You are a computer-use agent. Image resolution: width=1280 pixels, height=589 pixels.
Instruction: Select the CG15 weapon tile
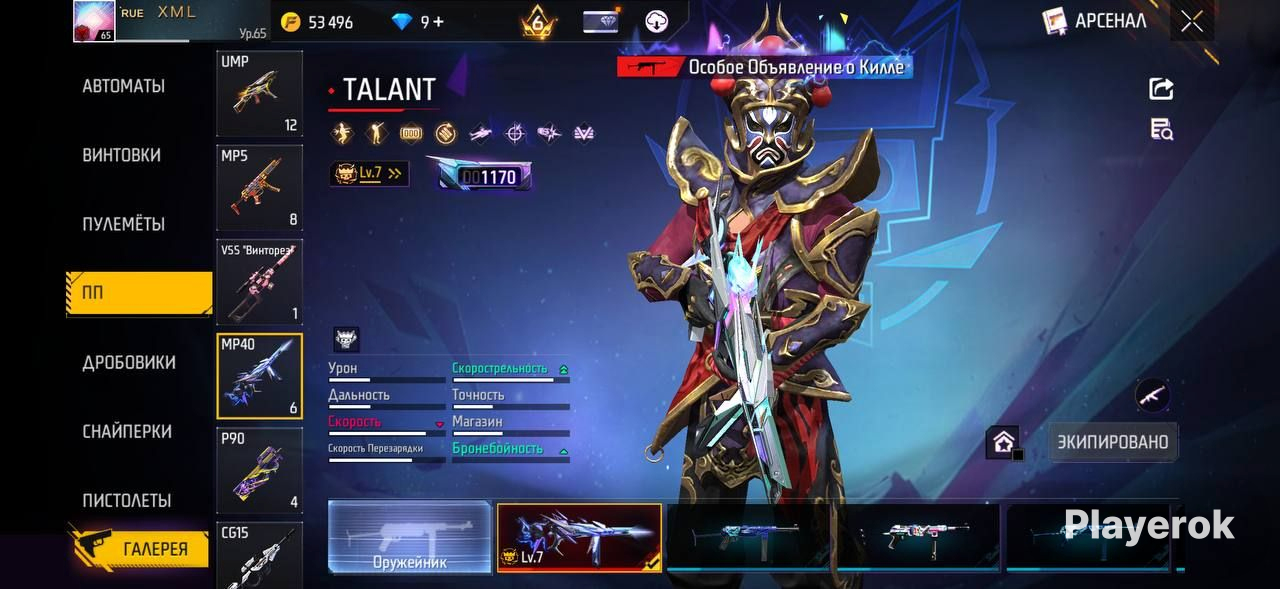tap(259, 555)
